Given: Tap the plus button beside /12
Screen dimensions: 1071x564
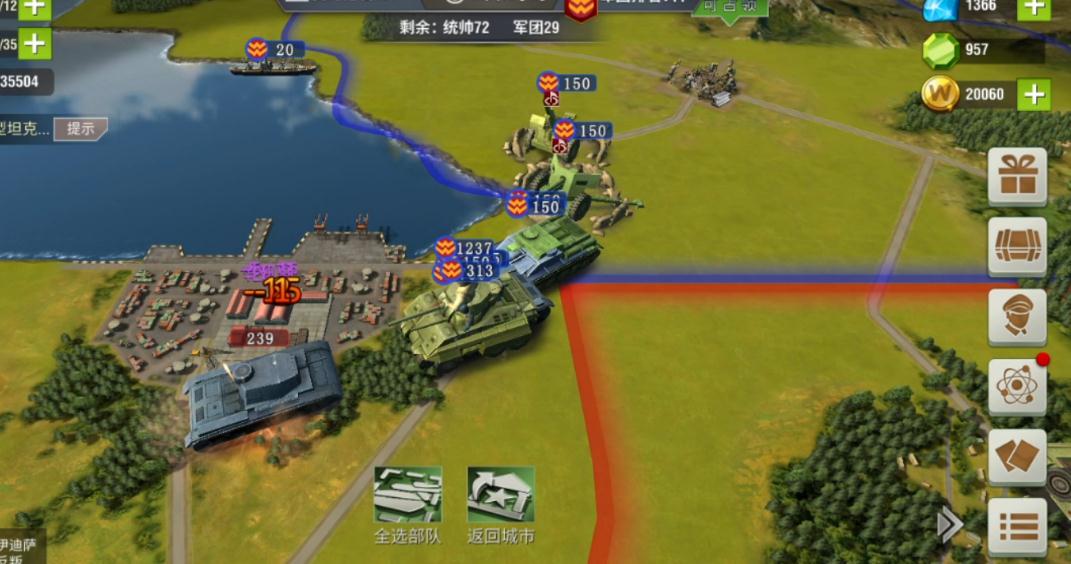Looking at the screenshot, I should [35, 7].
